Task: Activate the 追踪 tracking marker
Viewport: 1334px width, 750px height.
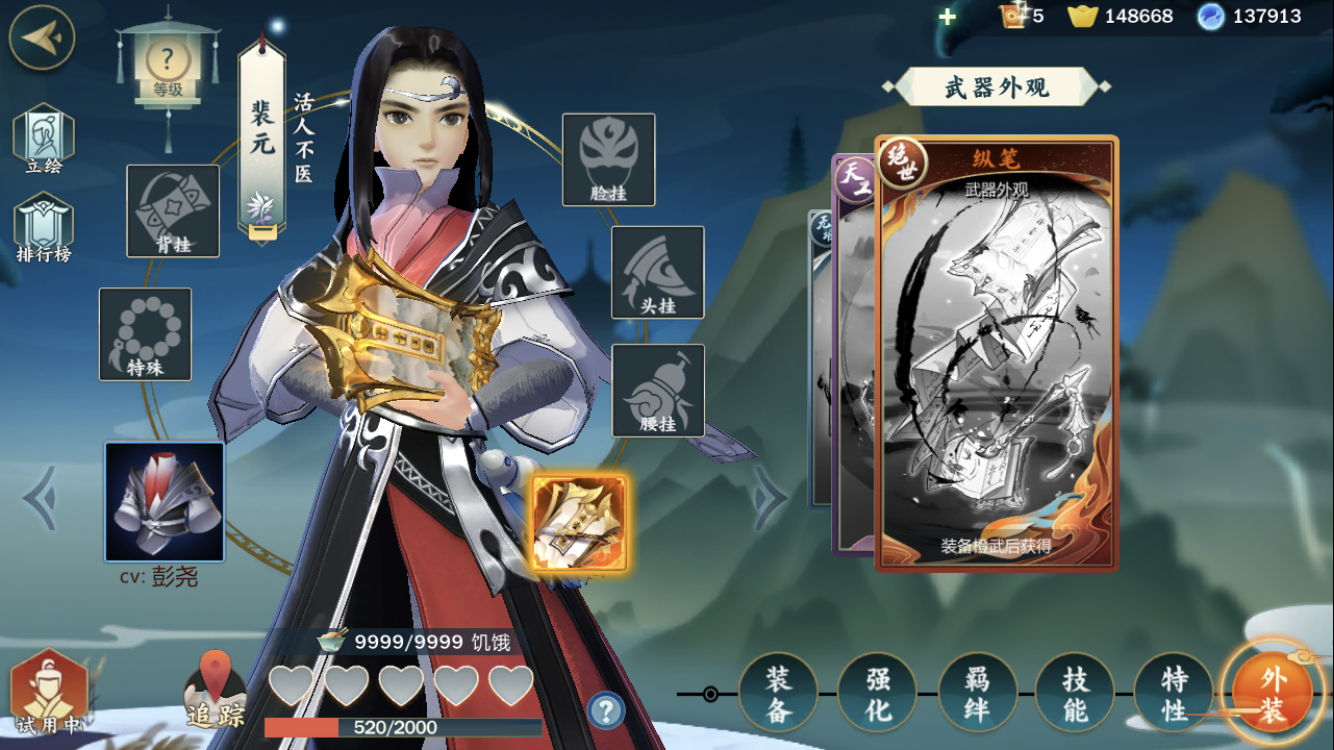Action: tap(215, 690)
